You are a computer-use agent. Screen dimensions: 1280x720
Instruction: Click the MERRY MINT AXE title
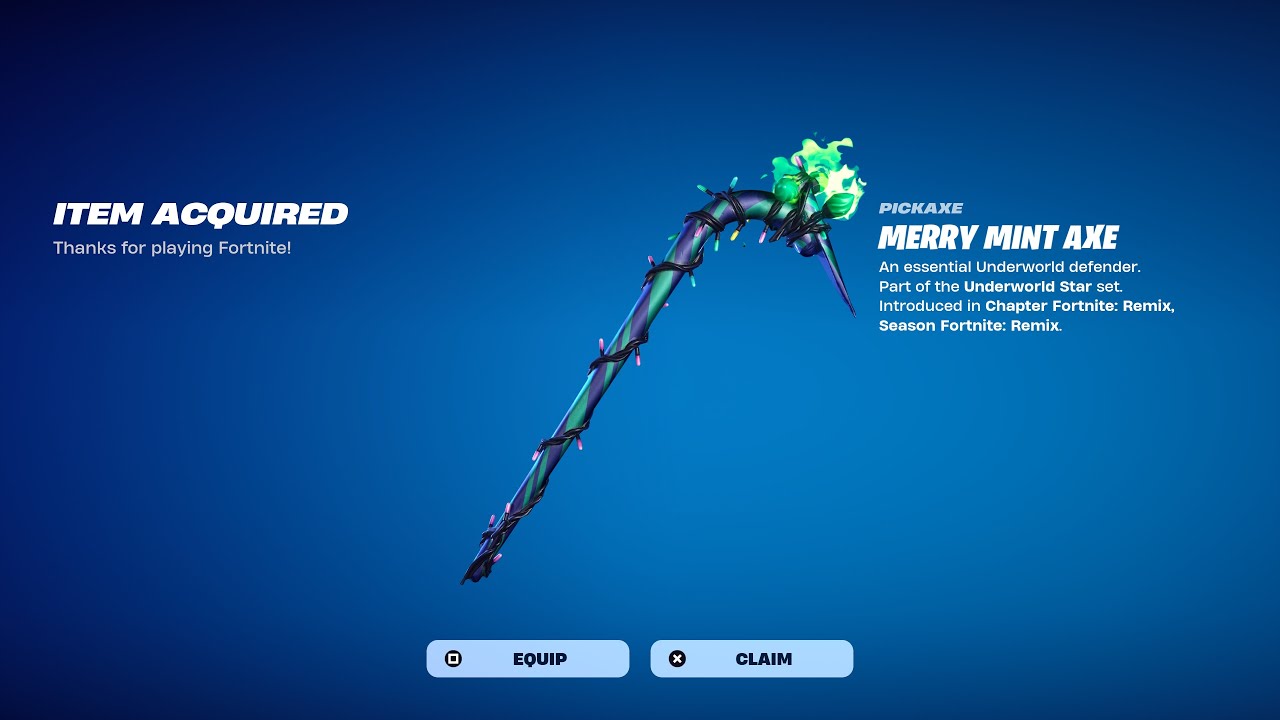(997, 238)
